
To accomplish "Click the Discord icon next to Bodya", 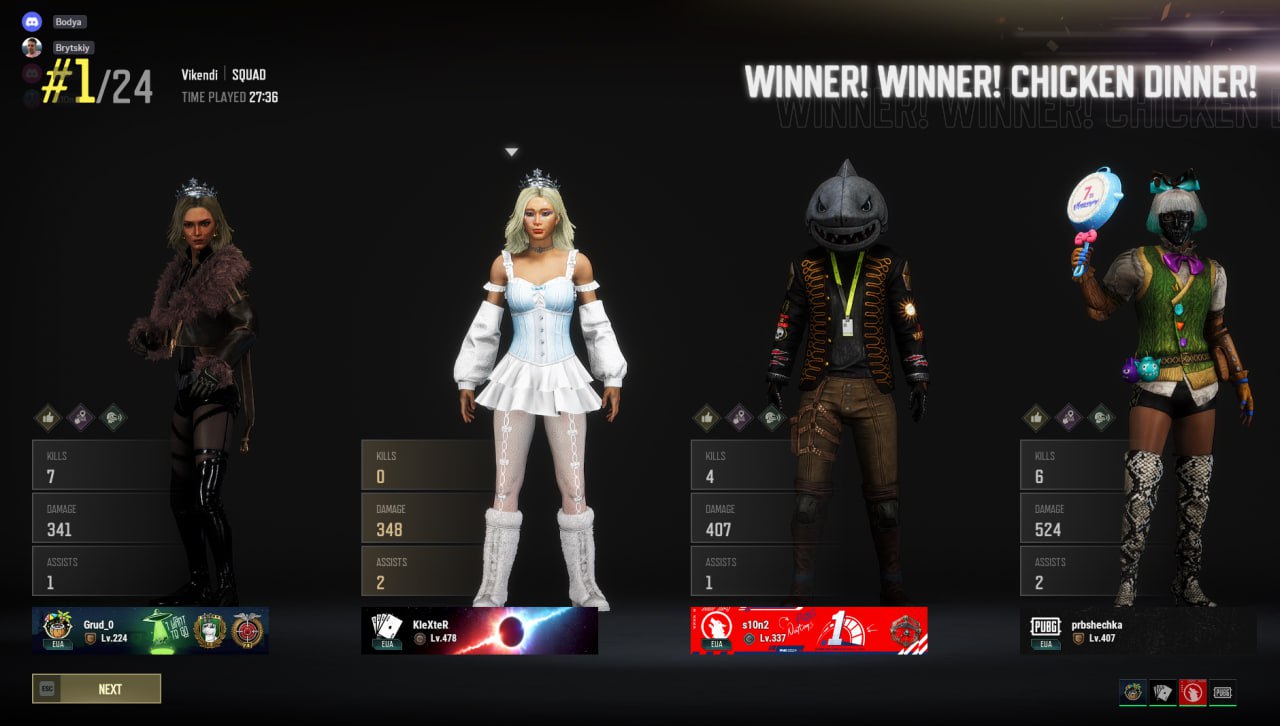I will pos(33,21).
